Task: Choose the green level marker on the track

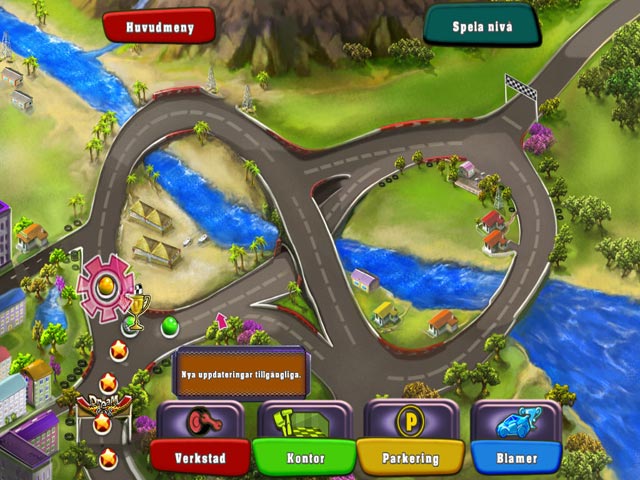Action: click(169, 324)
